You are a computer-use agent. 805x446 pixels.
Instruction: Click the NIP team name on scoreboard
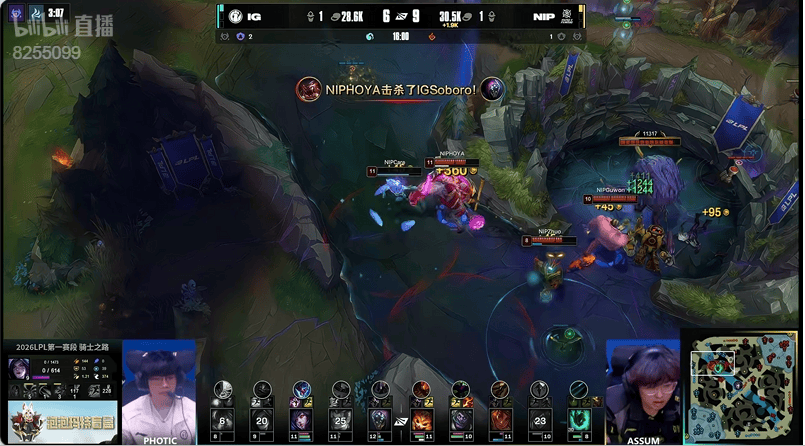pyautogui.click(x=544, y=16)
